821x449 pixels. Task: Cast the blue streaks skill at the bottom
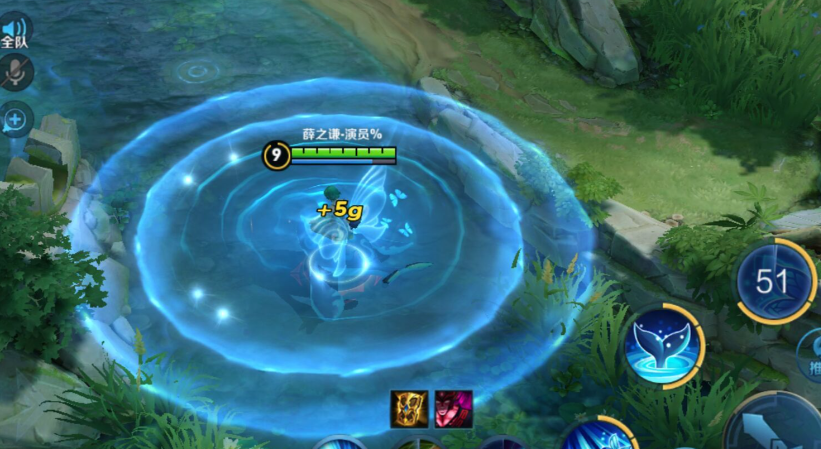pyautogui.click(x=598, y=434)
